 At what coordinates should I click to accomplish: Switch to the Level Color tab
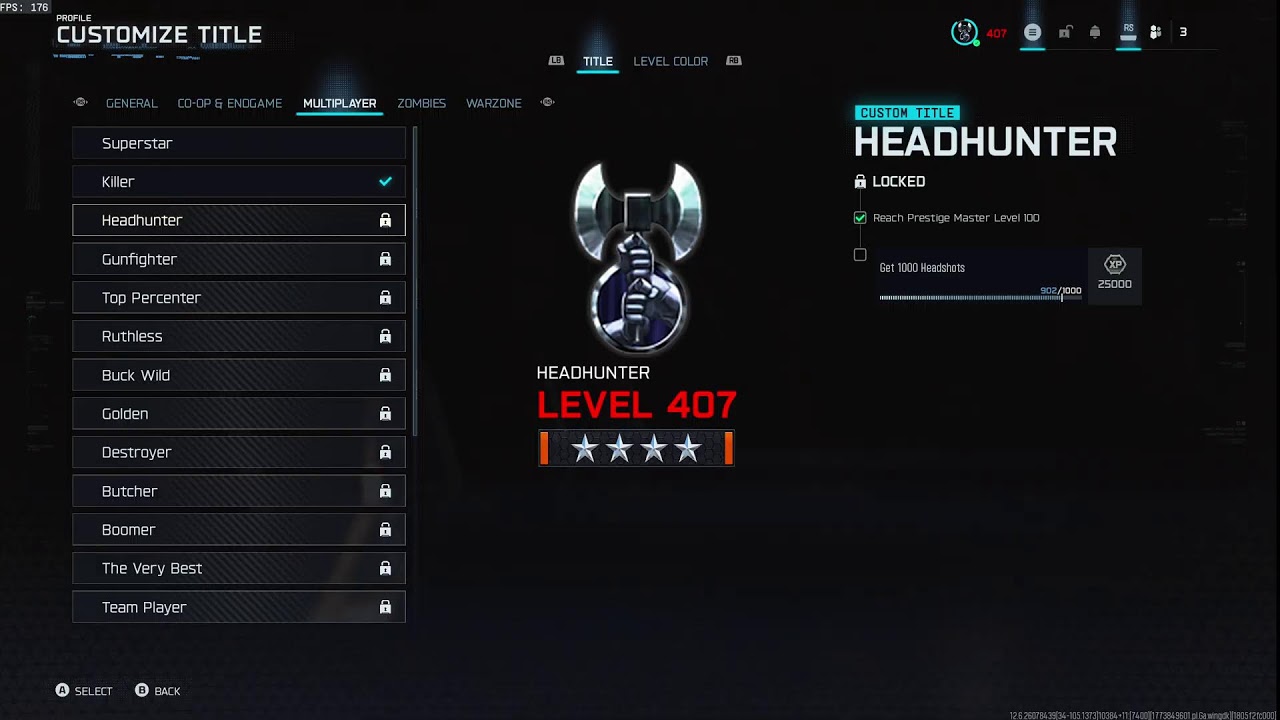(x=670, y=61)
